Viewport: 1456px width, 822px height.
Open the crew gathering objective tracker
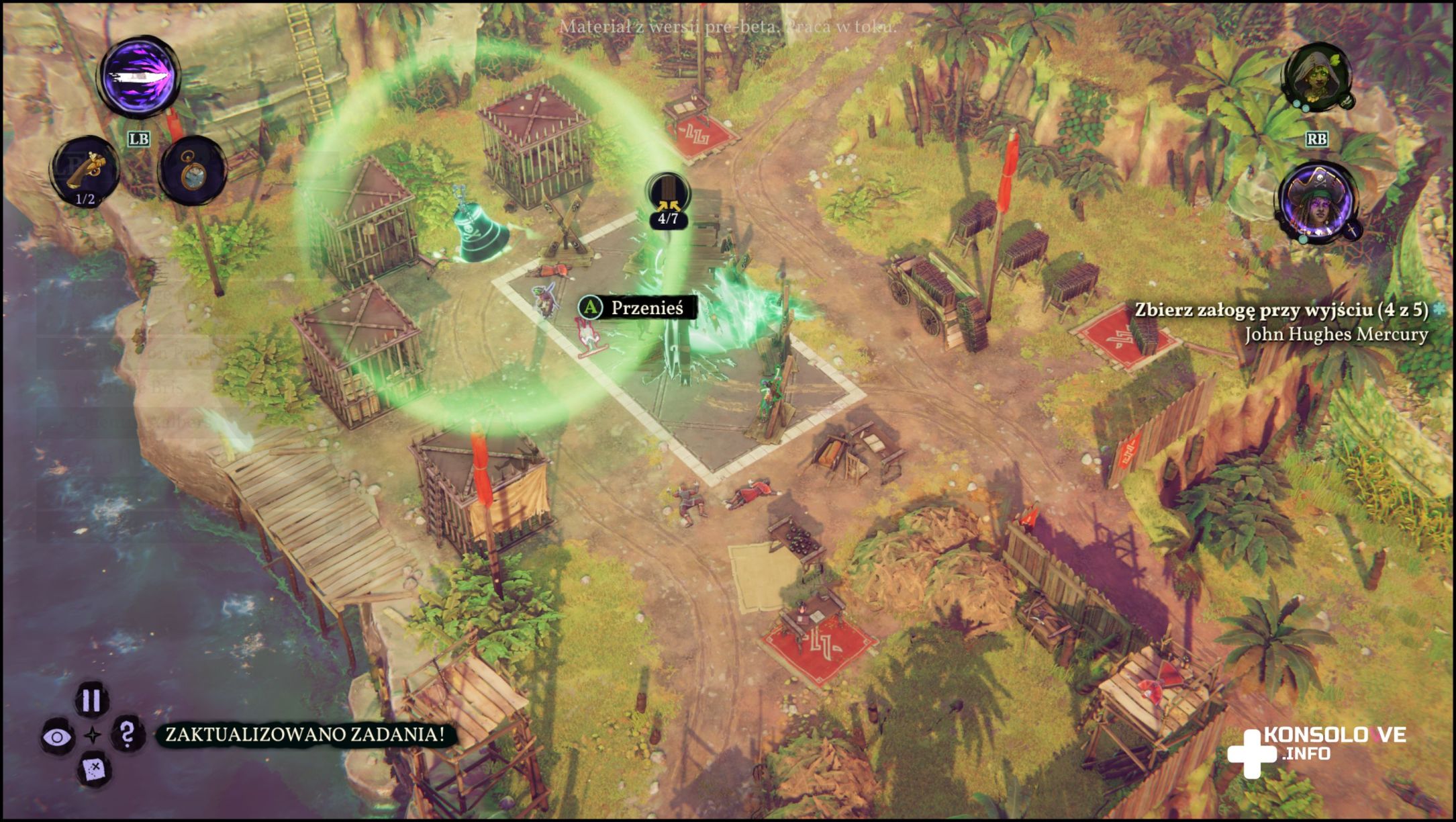1281,310
